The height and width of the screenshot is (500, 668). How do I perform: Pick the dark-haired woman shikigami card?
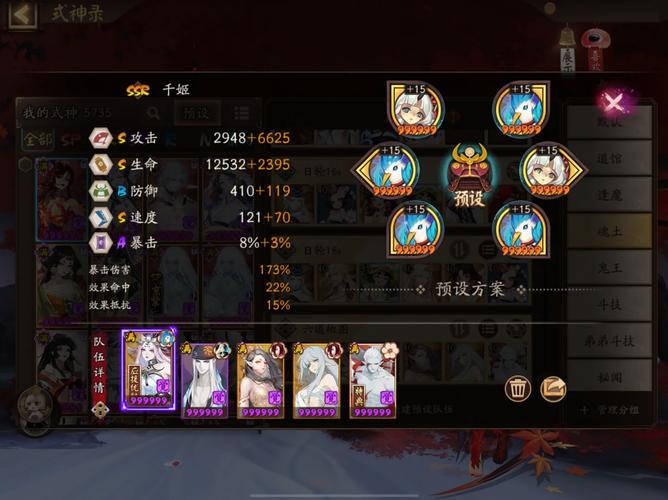click(260, 375)
